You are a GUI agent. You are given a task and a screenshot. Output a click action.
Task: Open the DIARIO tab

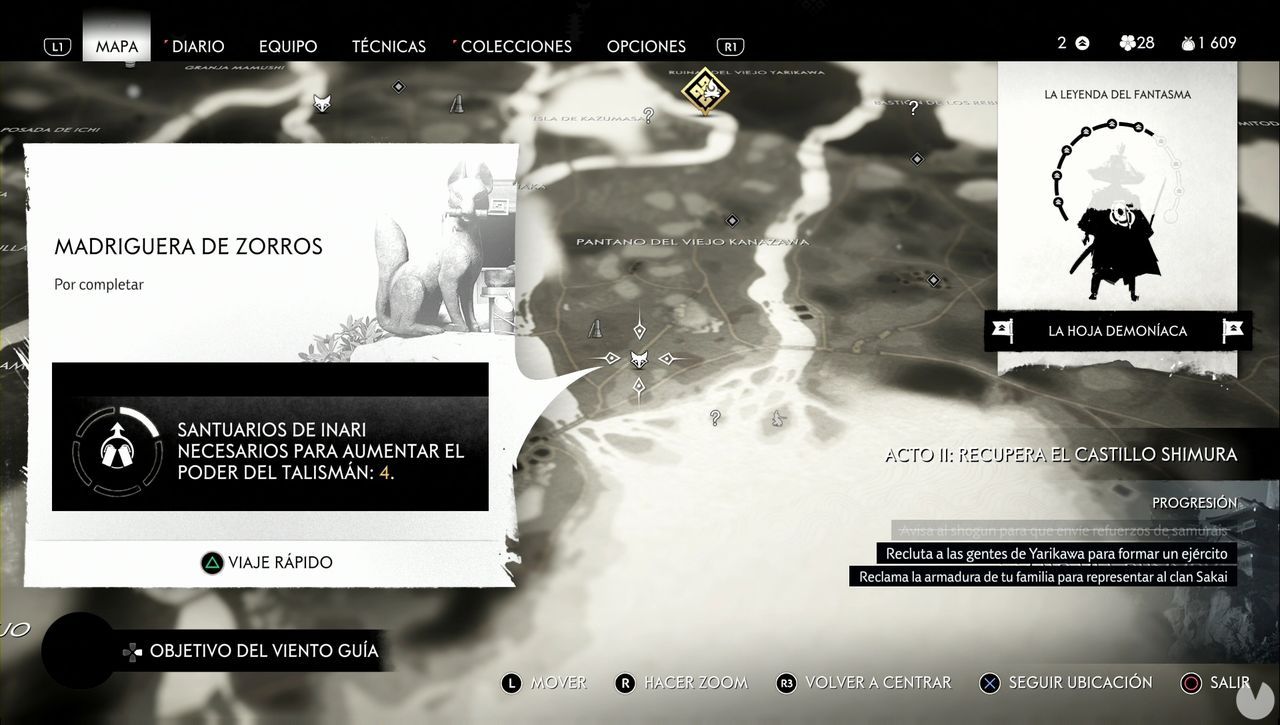(197, 46)
